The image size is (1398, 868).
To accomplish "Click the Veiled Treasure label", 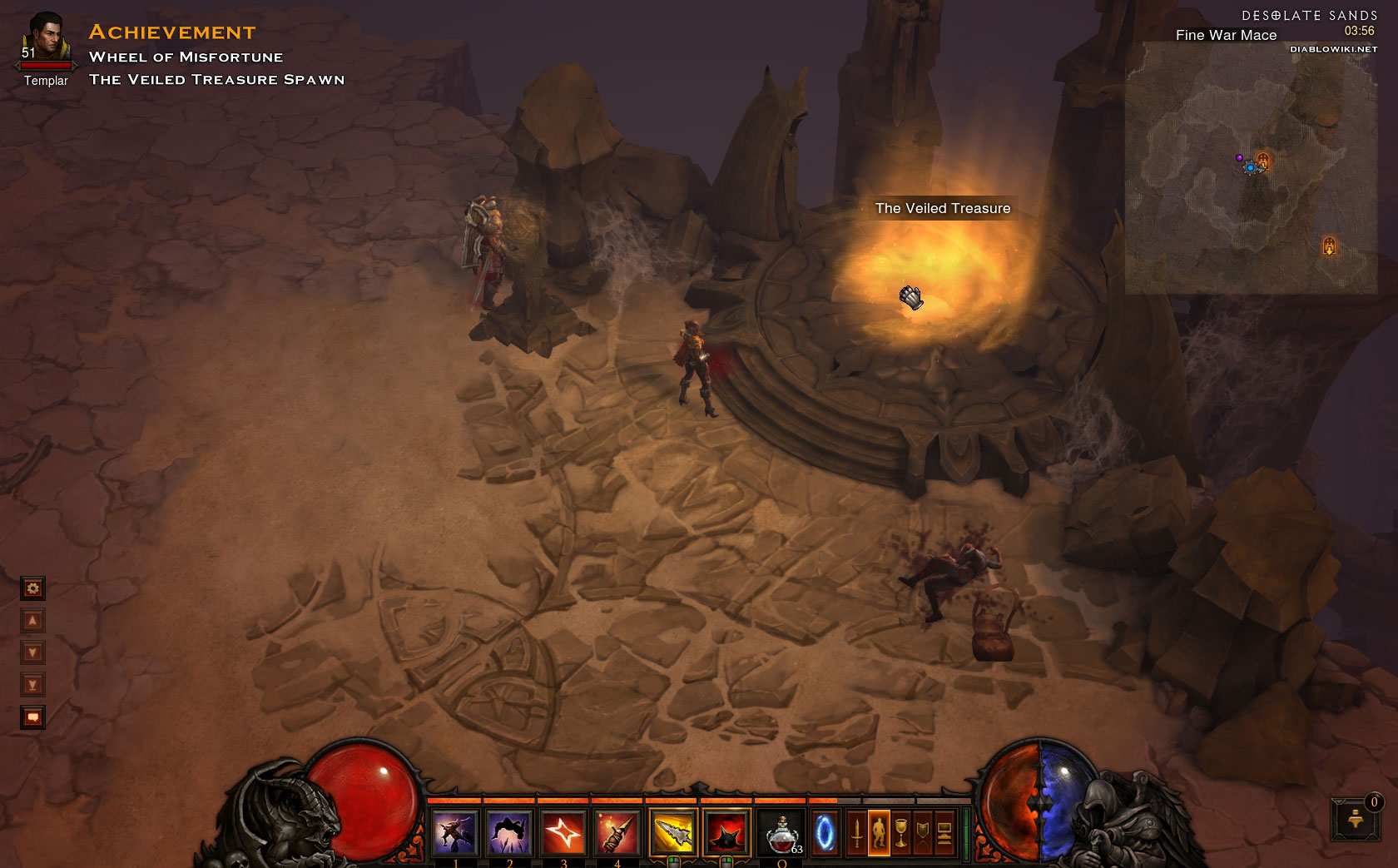I will coord(942,209).
